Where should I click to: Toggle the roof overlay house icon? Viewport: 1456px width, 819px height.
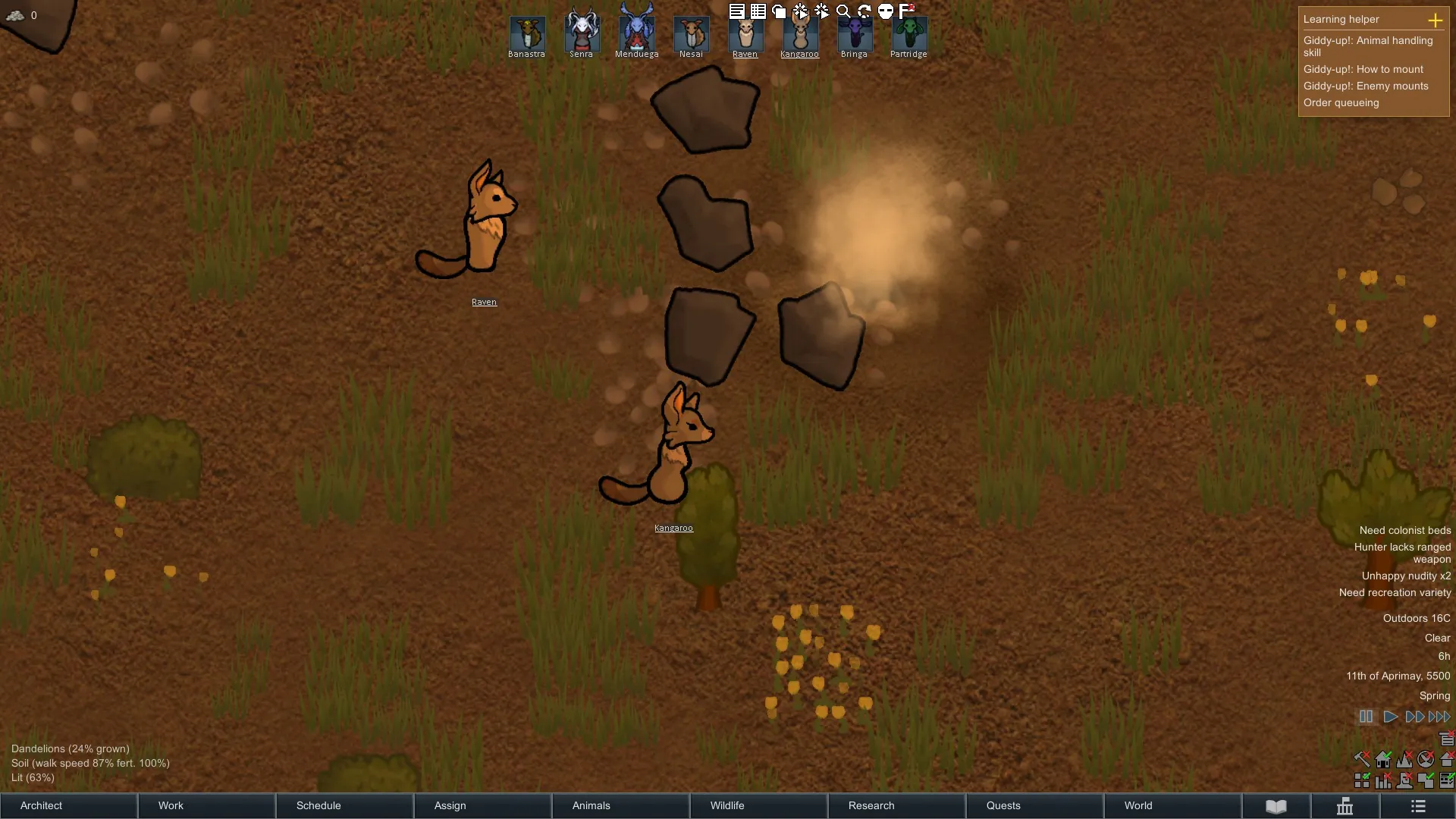[1446, 758]
